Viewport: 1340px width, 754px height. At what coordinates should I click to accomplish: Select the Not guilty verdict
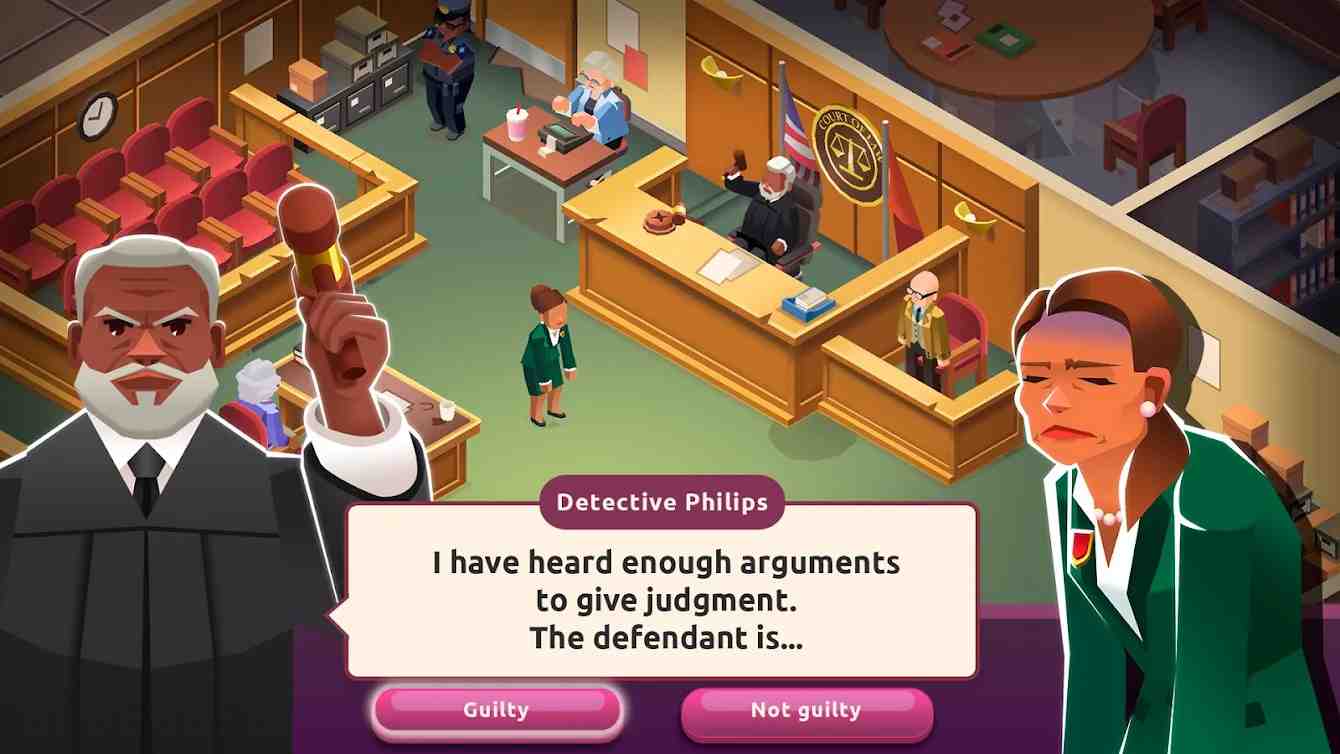coord(805,711)
